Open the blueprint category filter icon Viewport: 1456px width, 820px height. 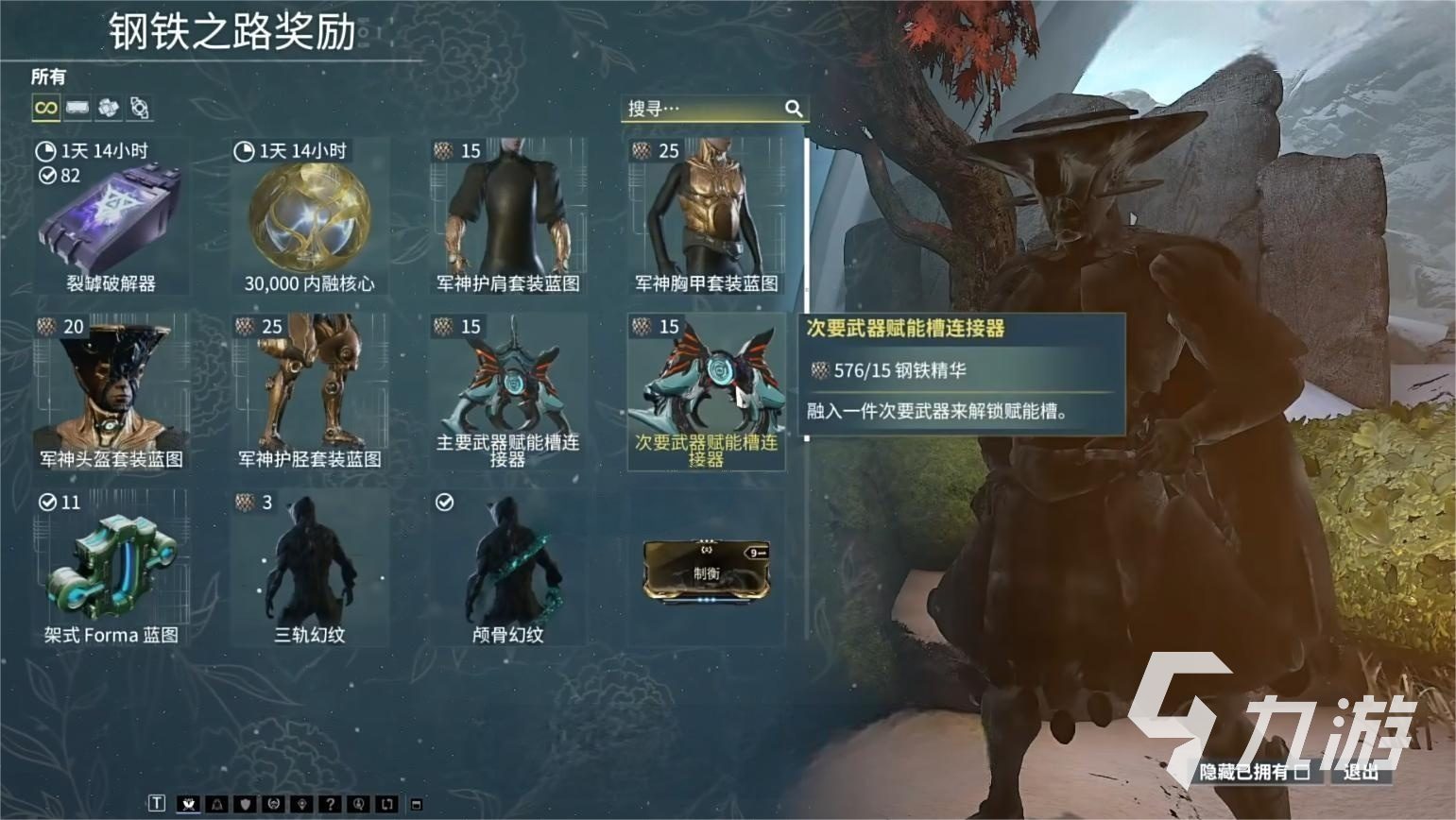click(138, 107)
